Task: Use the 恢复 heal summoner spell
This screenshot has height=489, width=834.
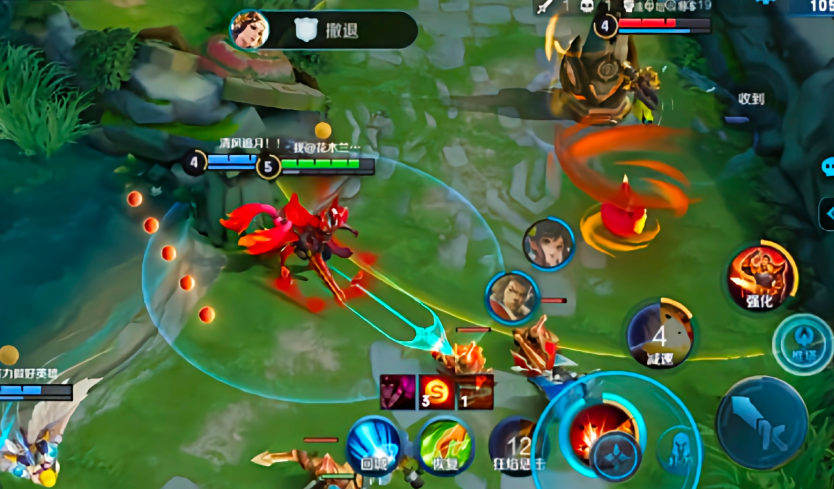Action: 445,443
